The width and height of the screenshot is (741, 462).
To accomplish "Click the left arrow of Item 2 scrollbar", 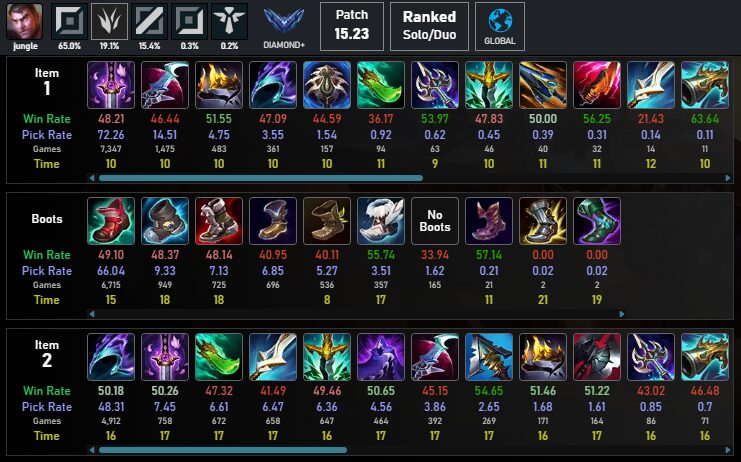I will coord(93,450).
